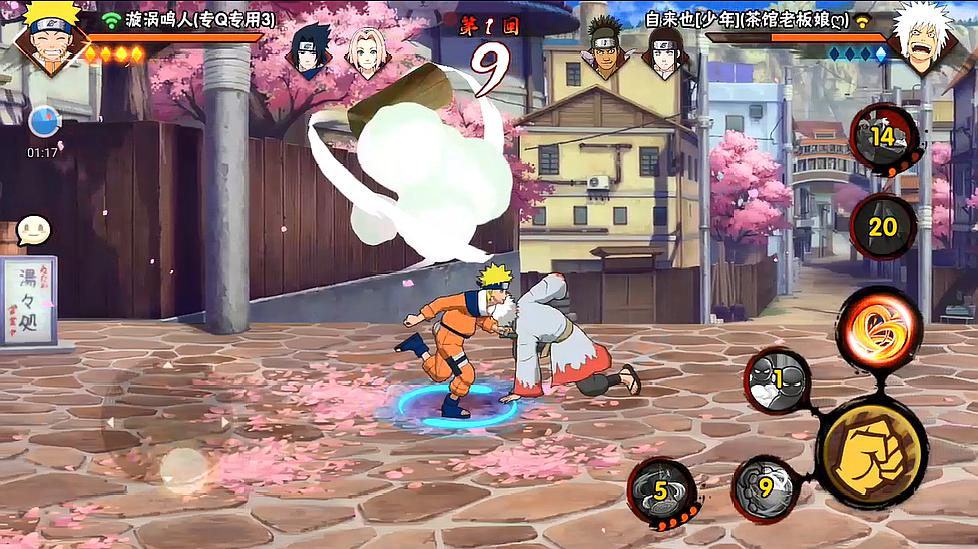
Task: Trigger the skill with cooldown number 5
Action: click(x=662, y=491)
